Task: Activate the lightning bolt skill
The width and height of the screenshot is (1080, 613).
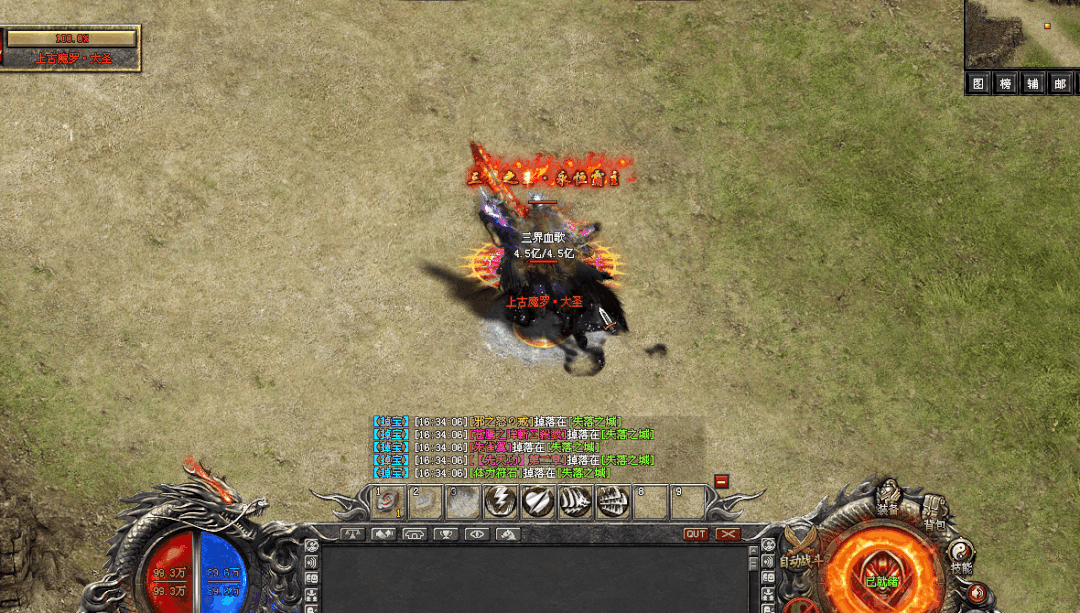Action: tap(500, 502)
